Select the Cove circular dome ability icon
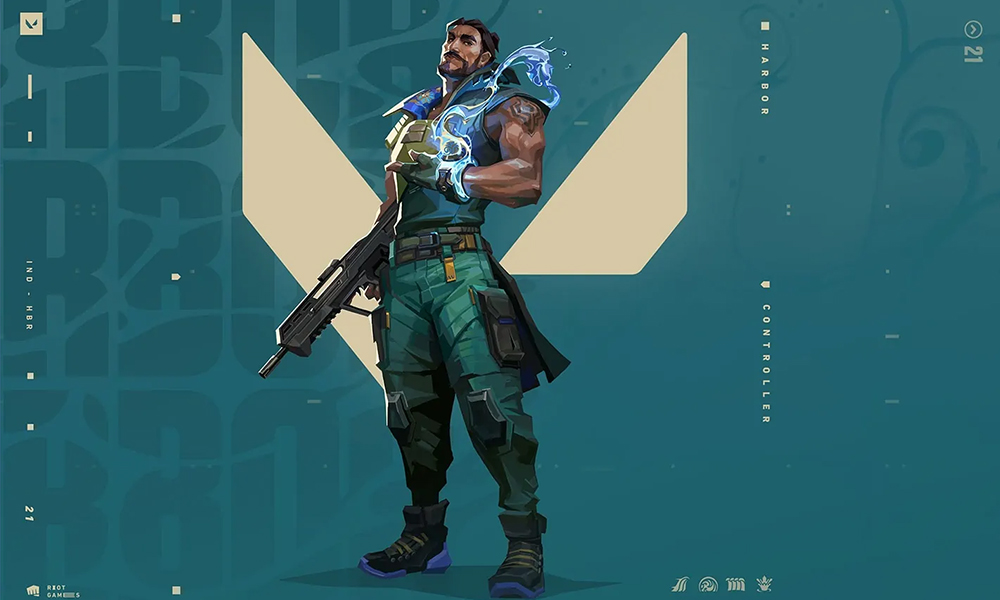This screenshot has width=1000, height=600. (708, 584)
